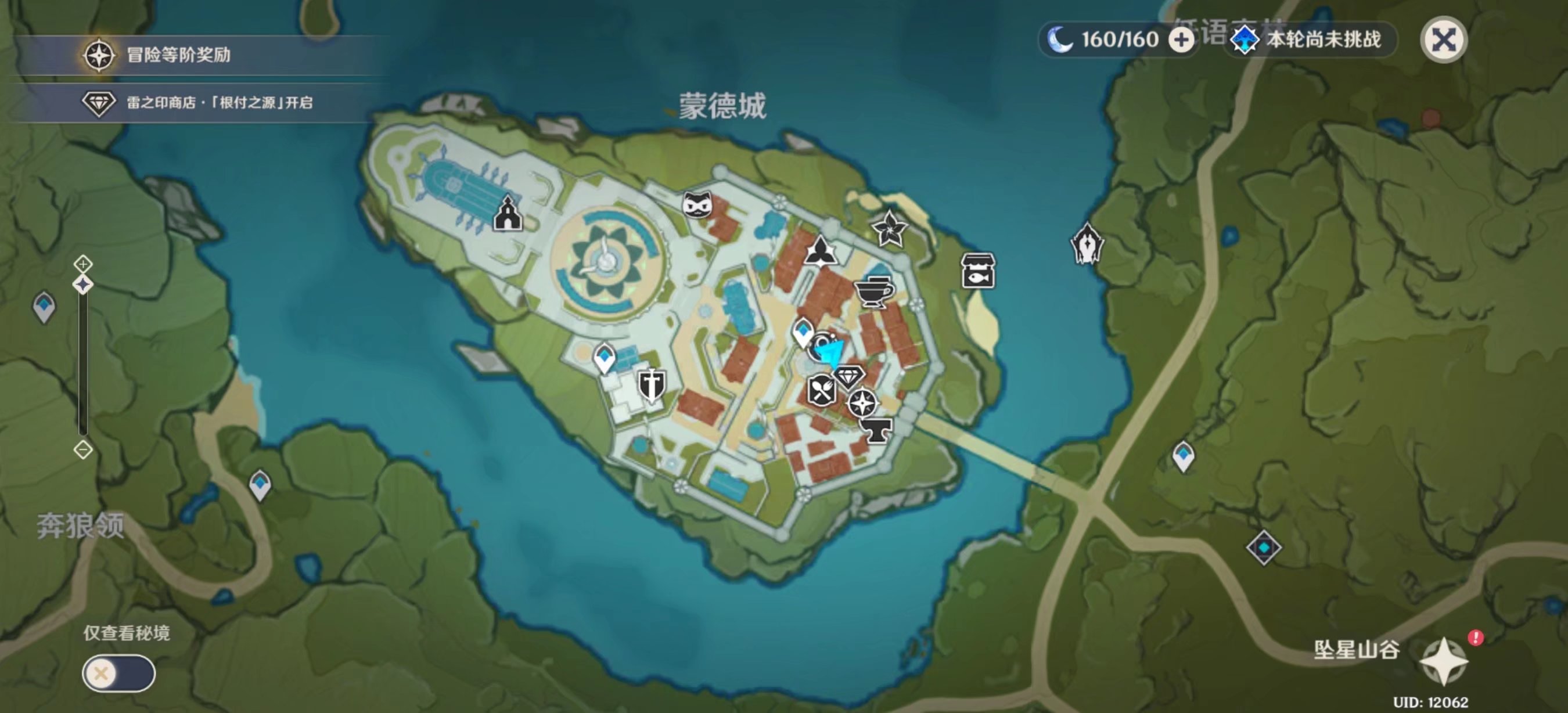Select the flower shop marker
Image resolution: width=1568 pixels, height=713 pixels.
[889, 228]
